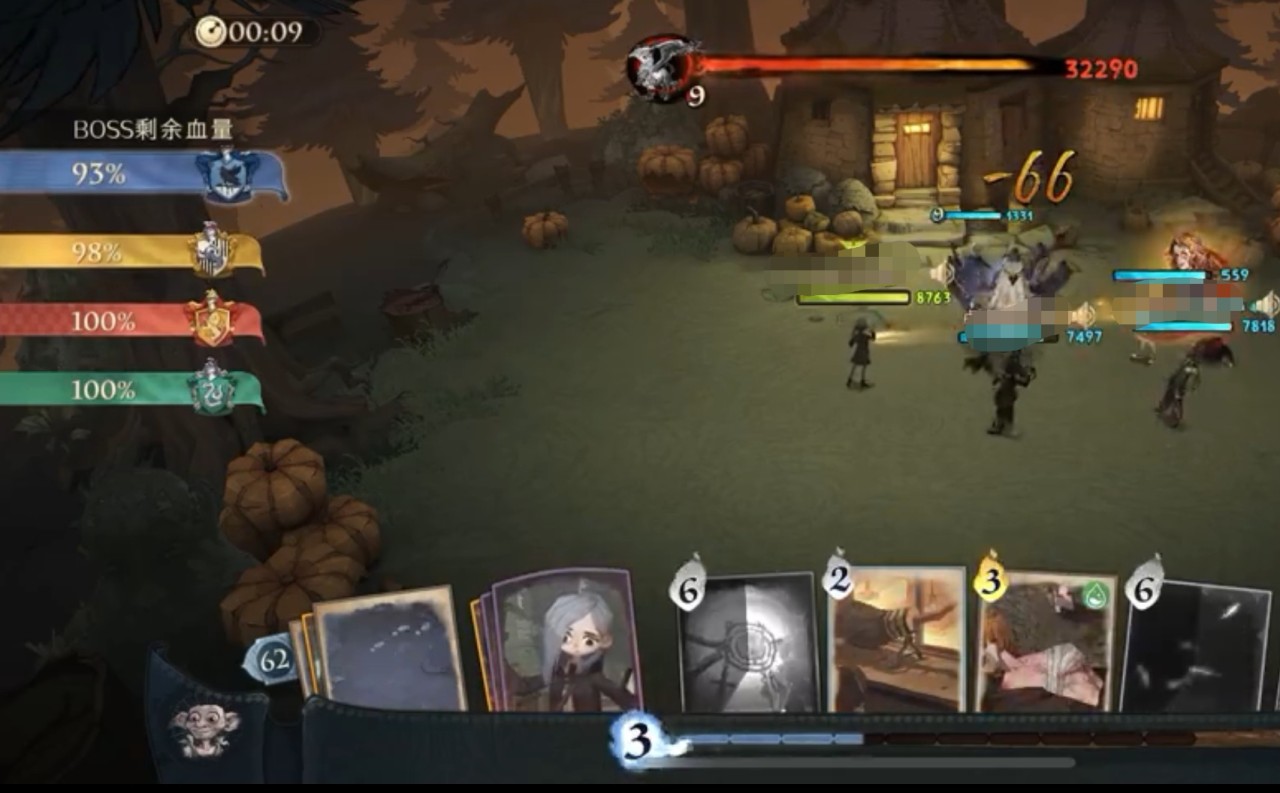
Task: Select the Gryffindor 100% boss health banner
Action: [x=130, y=322]
